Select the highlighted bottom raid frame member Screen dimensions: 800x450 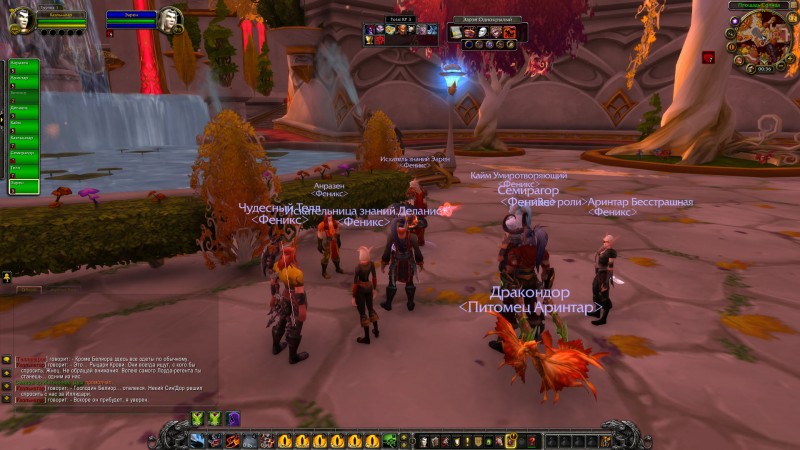23,186
